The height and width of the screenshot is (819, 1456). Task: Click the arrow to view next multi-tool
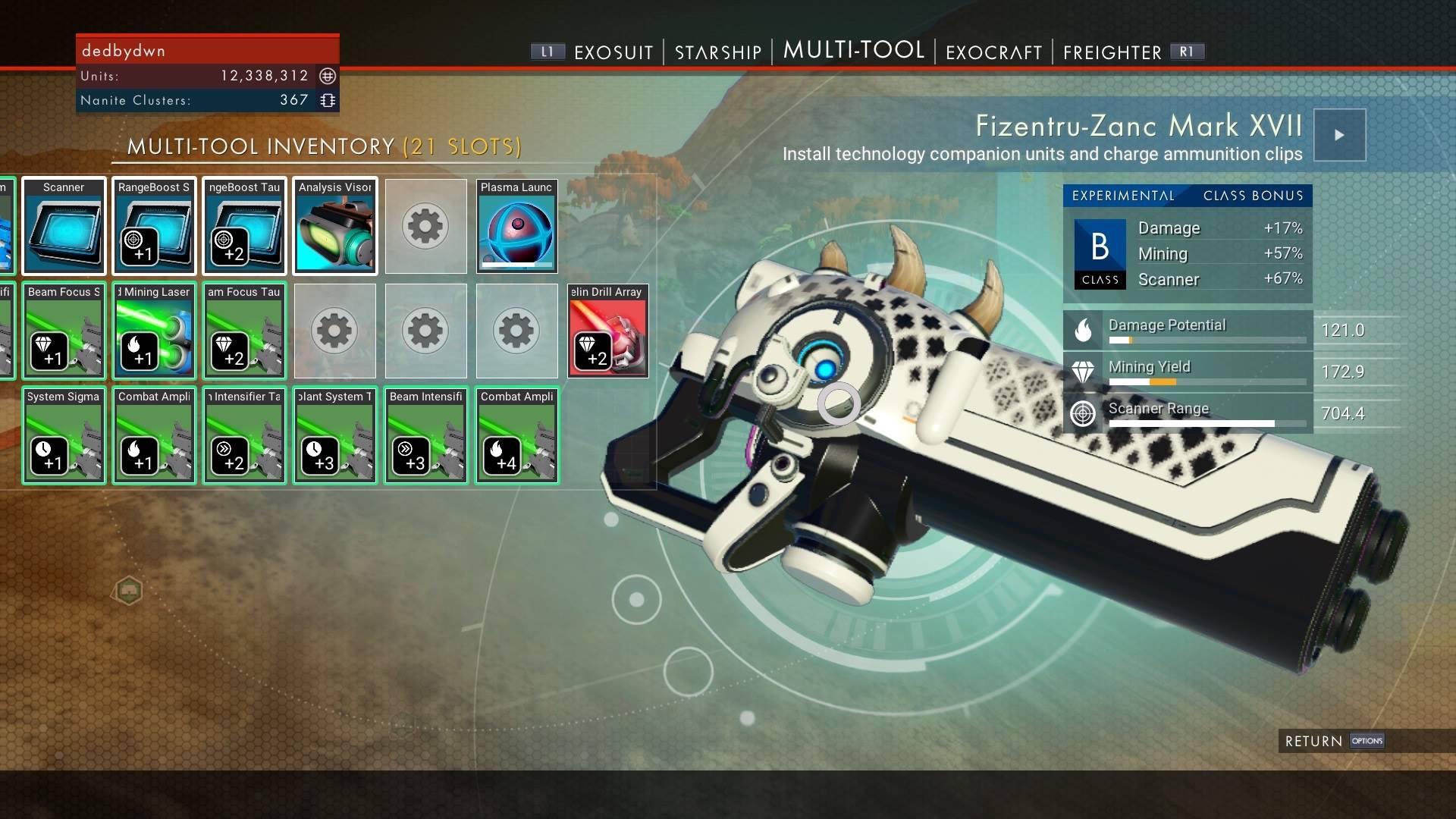point(1339,135)
